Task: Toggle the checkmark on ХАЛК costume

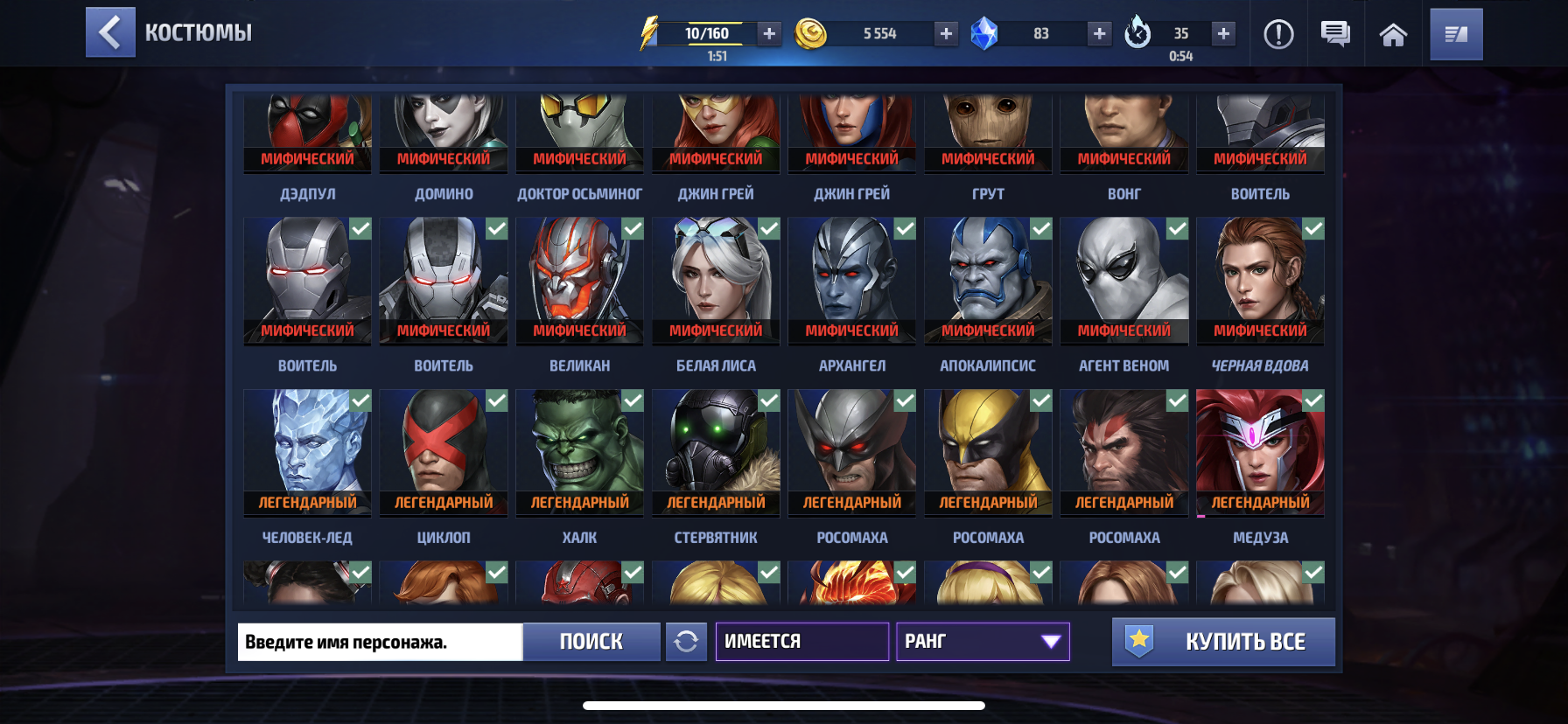Action: (632, 400)
